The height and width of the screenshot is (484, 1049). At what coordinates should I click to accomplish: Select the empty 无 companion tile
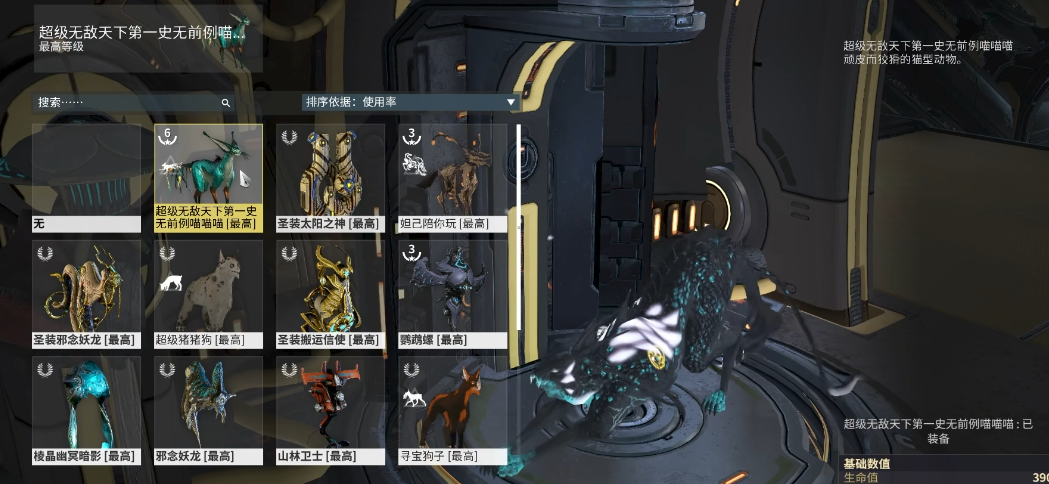click(86, 177)
